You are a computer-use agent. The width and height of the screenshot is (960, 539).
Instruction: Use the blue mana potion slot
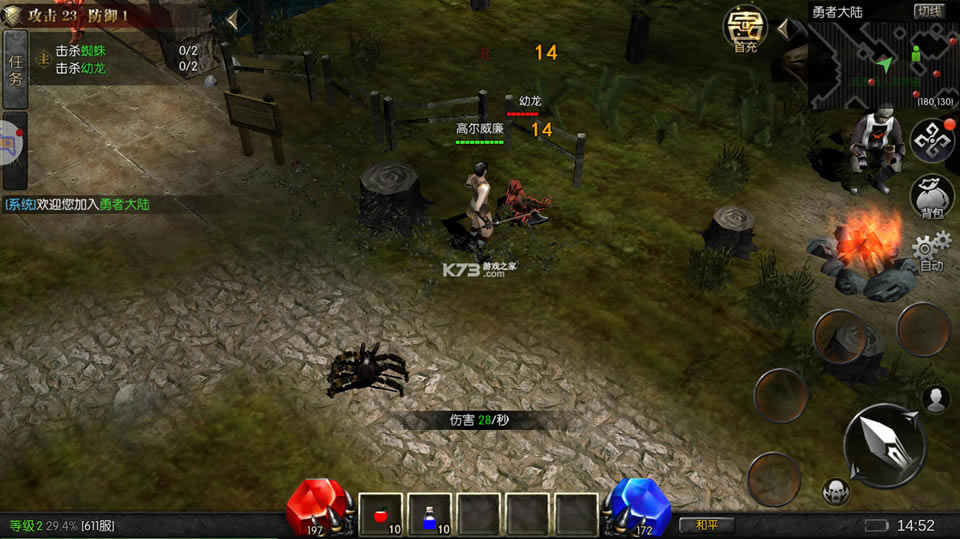[429, 514]
